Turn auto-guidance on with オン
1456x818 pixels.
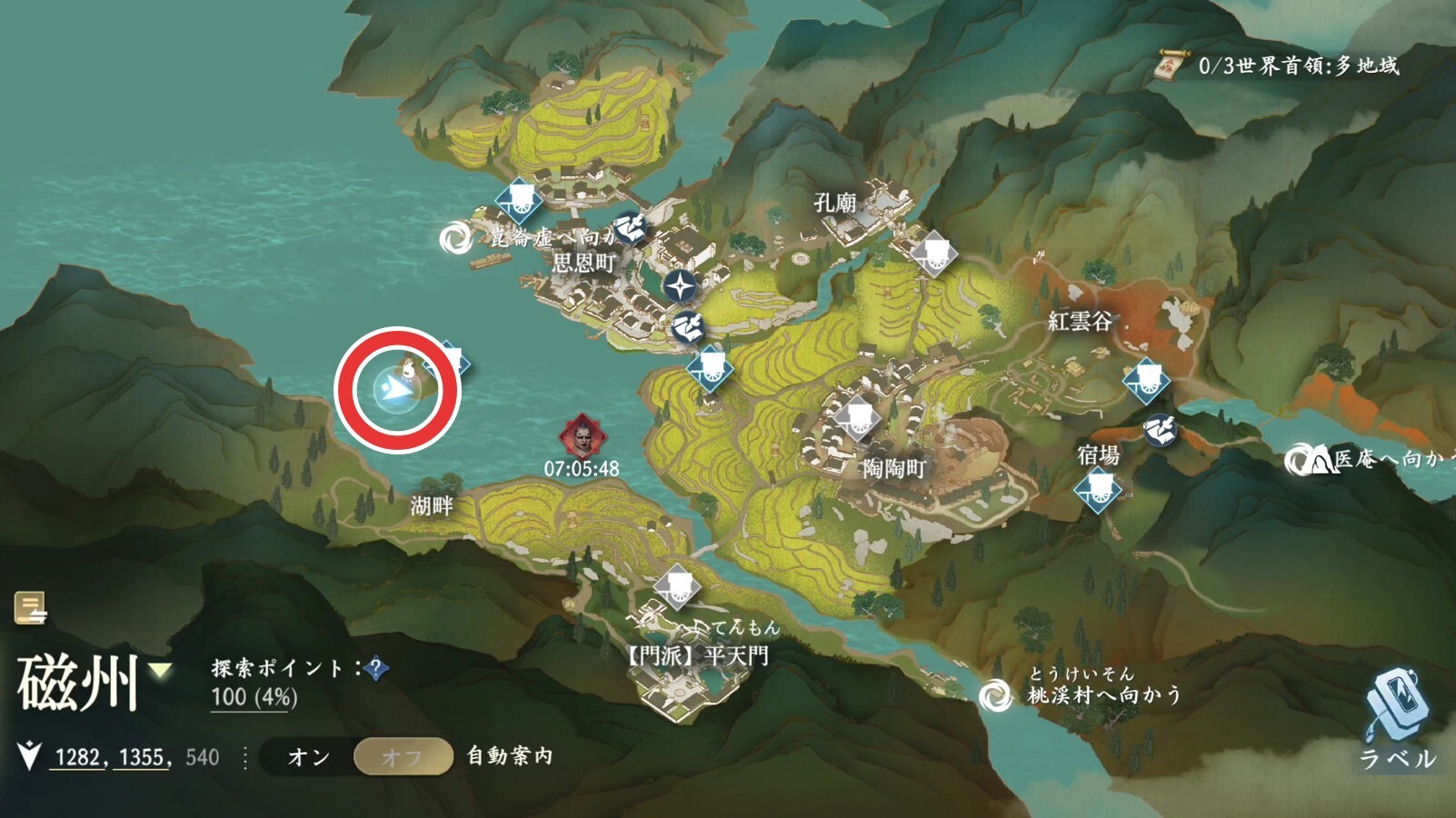coord(309,757)
